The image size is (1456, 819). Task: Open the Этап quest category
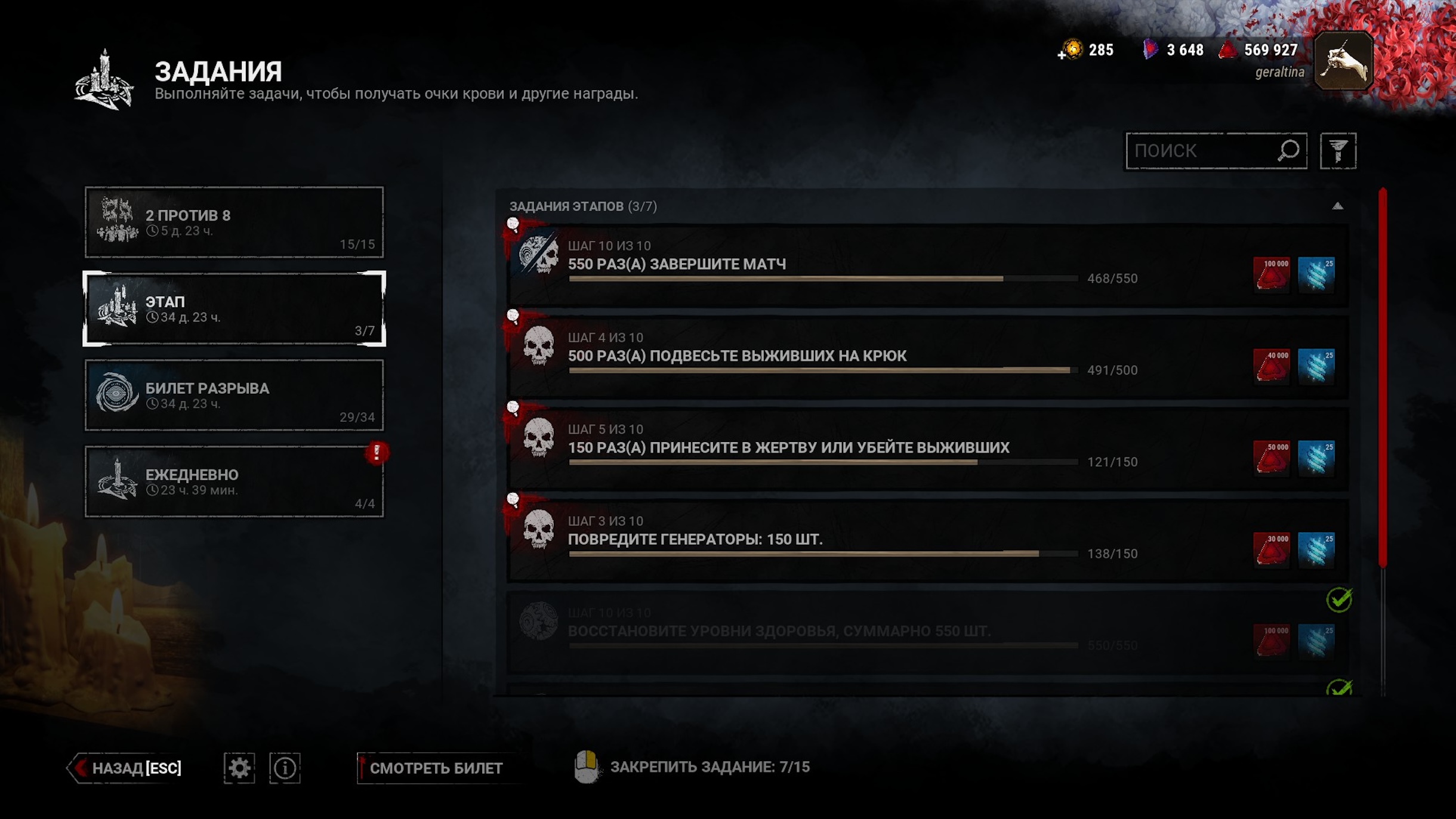[234, 309]
